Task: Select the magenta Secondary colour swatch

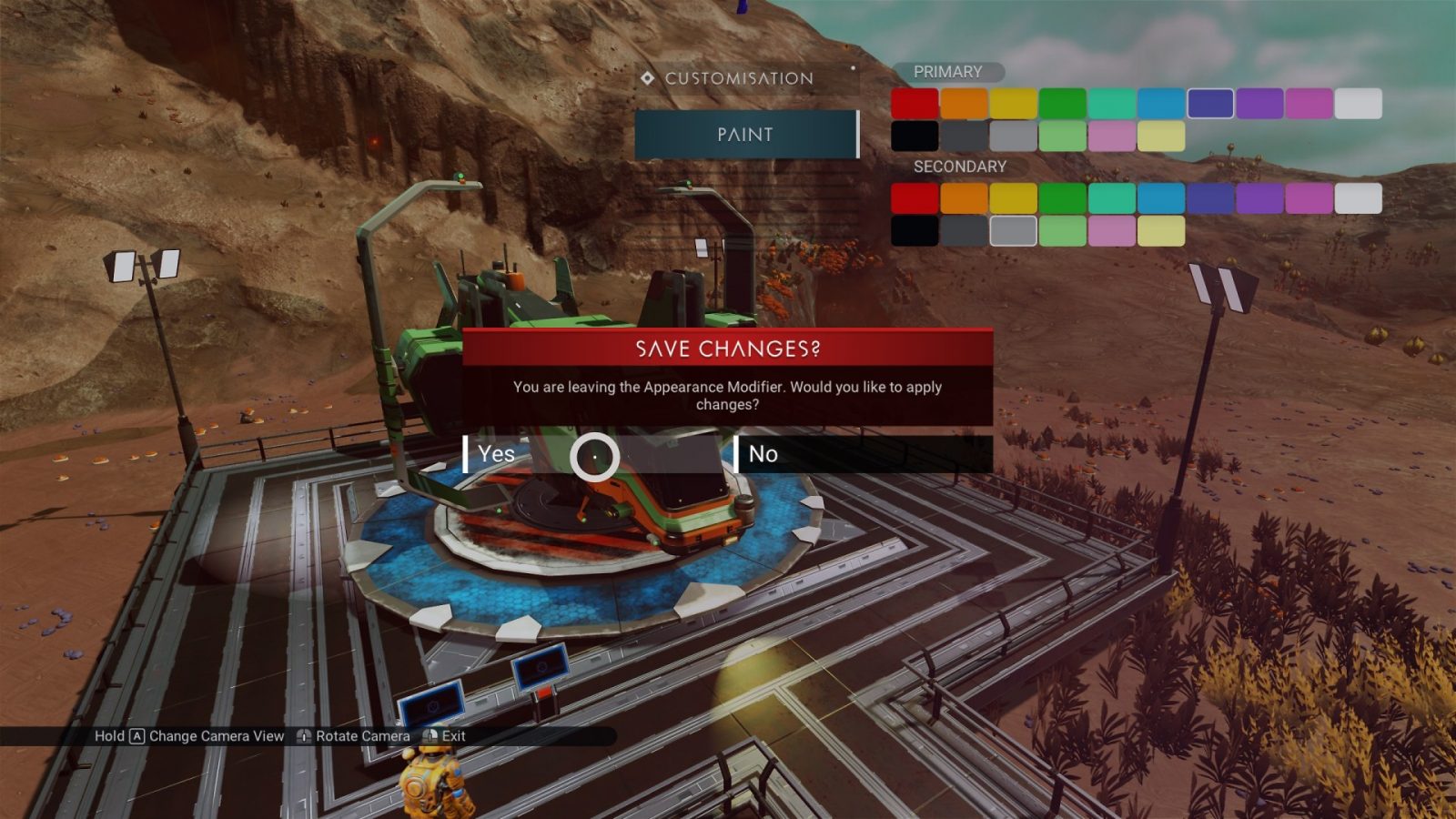Action: (x=1309, y=198)
